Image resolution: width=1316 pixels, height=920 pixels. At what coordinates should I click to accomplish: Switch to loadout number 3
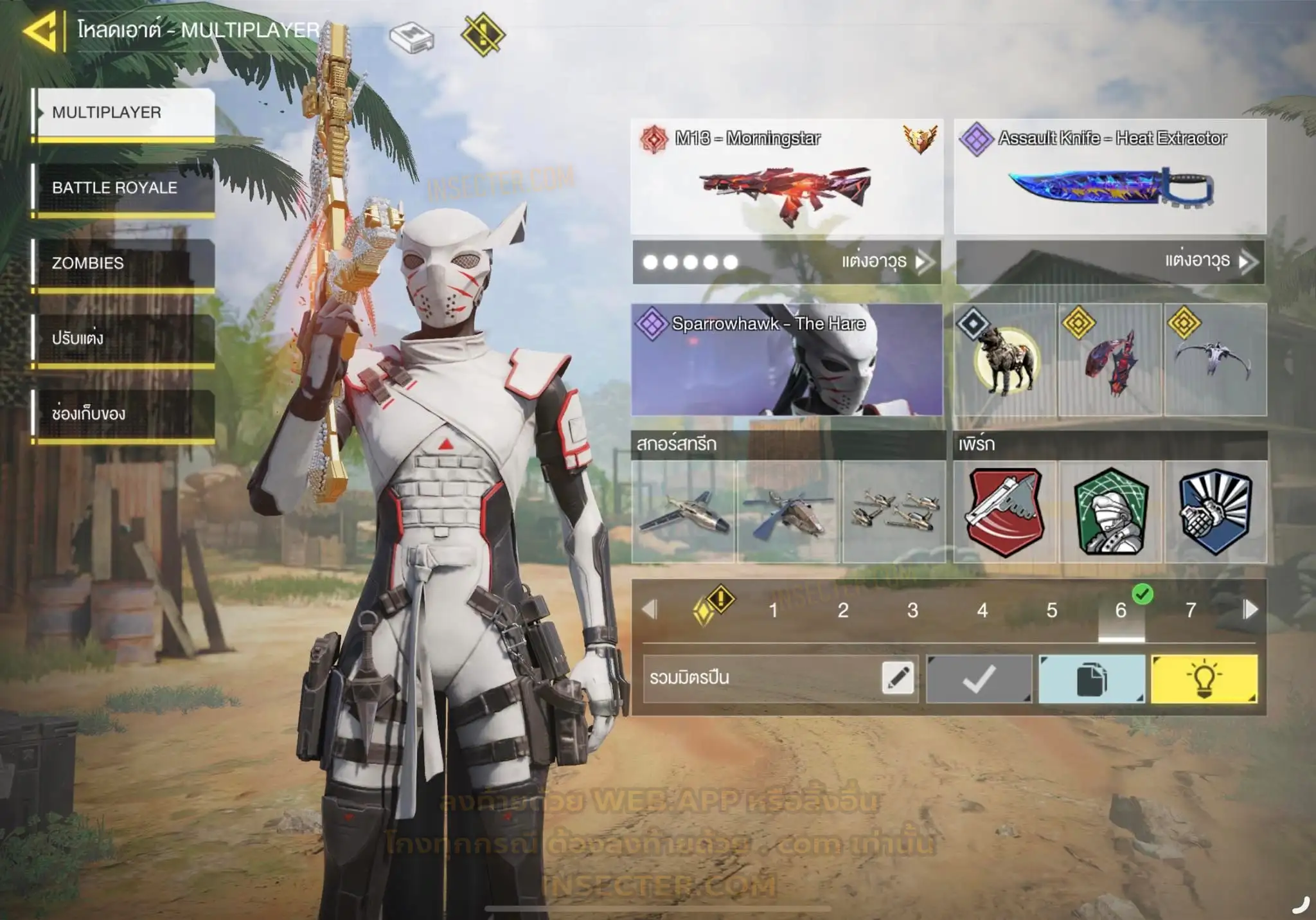coord(912,610)
